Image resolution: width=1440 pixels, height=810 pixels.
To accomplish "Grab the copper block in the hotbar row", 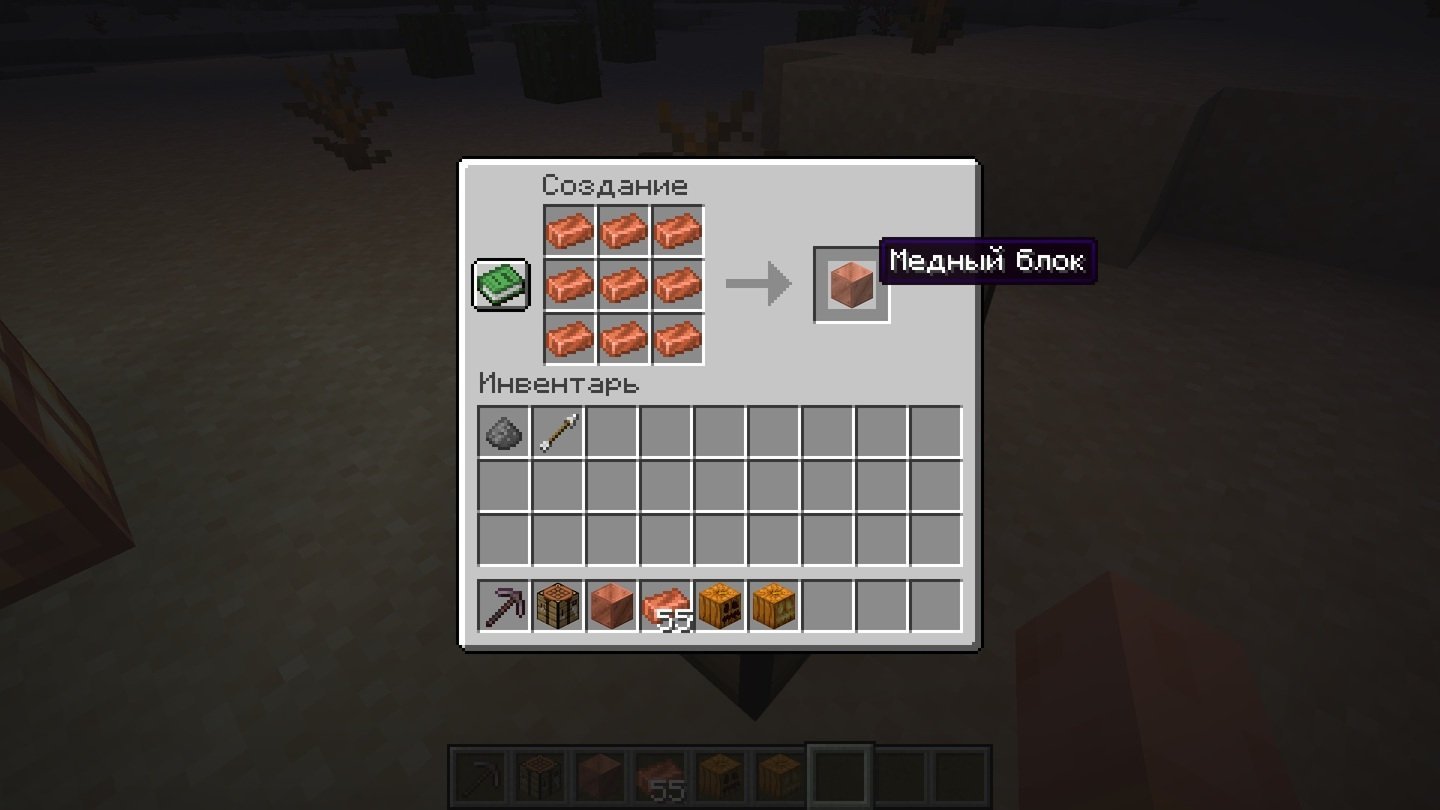I will [612, 606].
